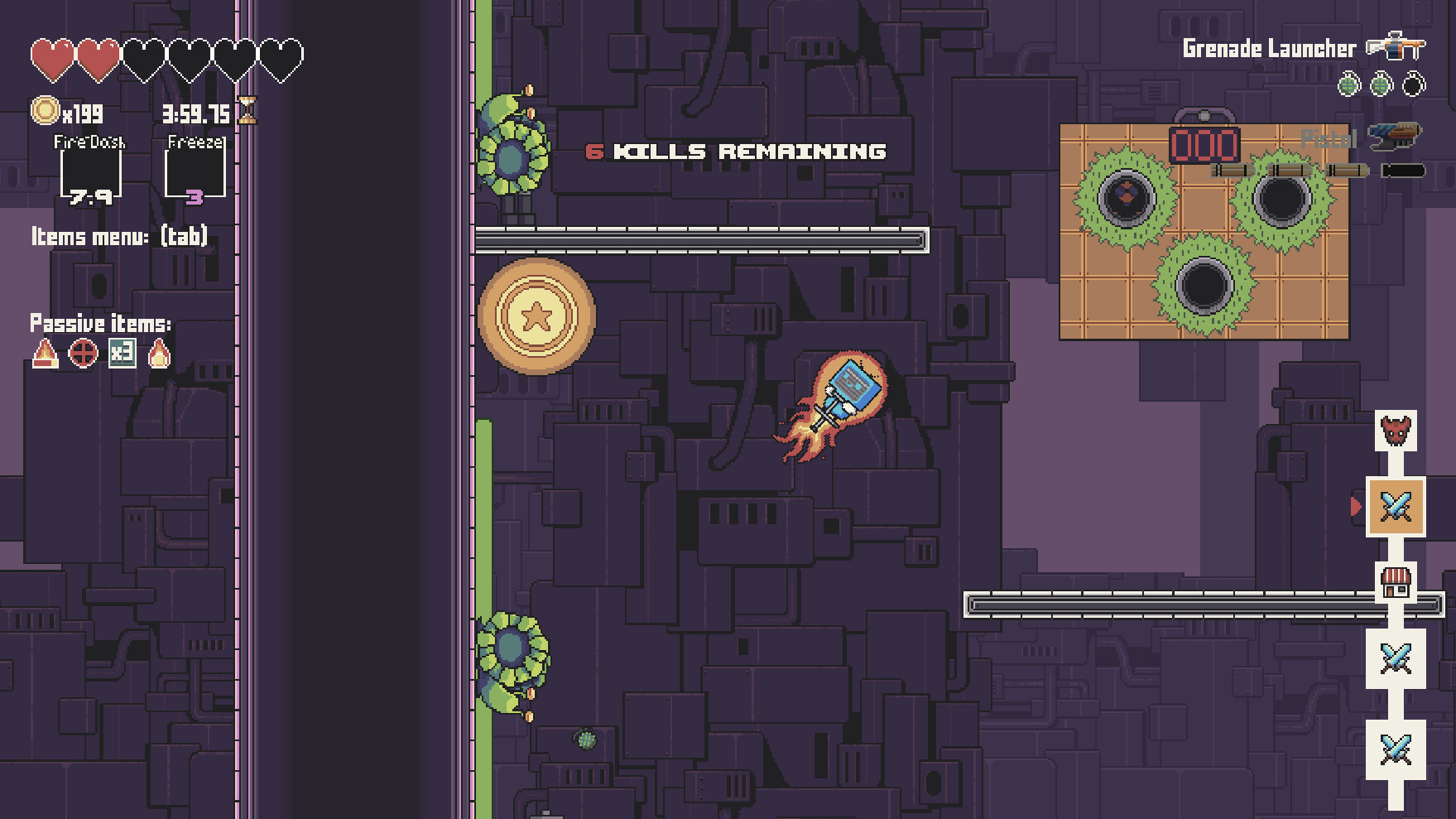The height and width of the screenshot is (819, 1456).
Task: Toggle the spent black grenade indicator
Action: point(1413,84)
